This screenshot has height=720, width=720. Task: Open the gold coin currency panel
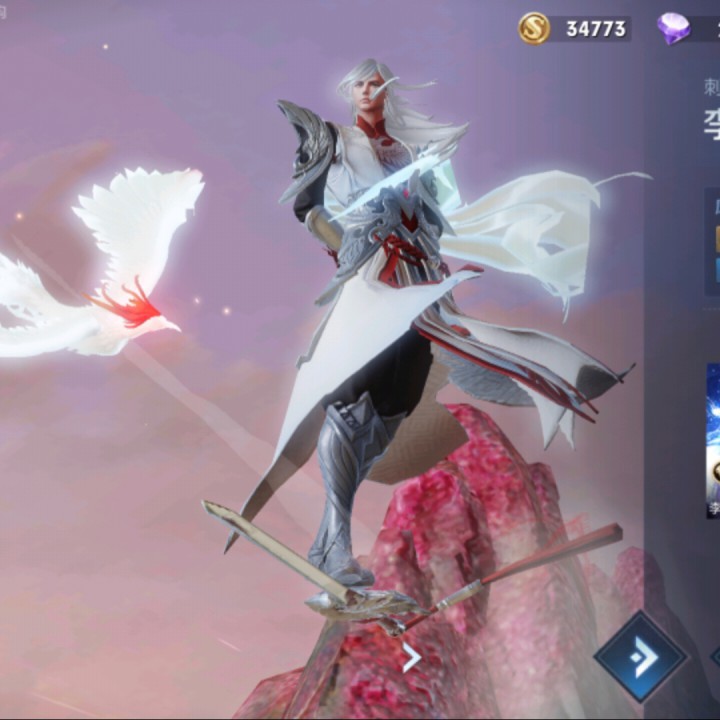point(574,28)
